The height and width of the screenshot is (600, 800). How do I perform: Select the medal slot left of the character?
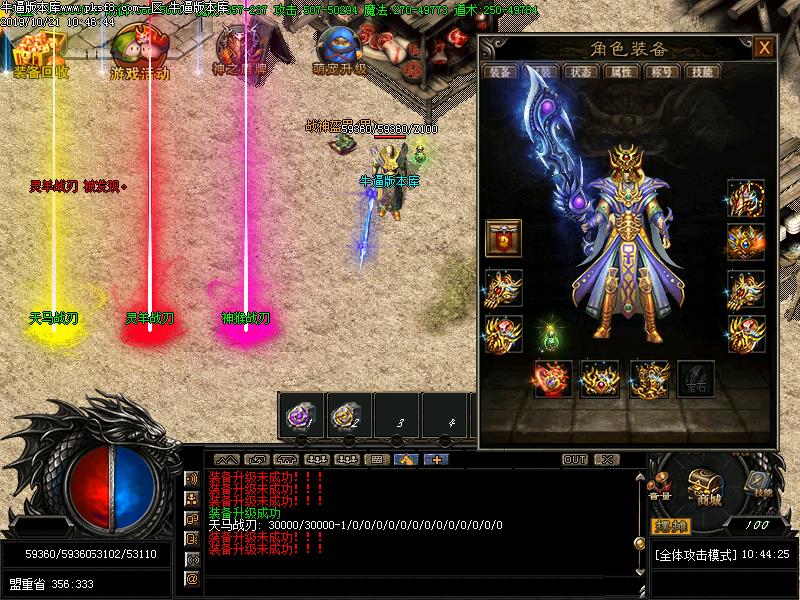(503, 238)
